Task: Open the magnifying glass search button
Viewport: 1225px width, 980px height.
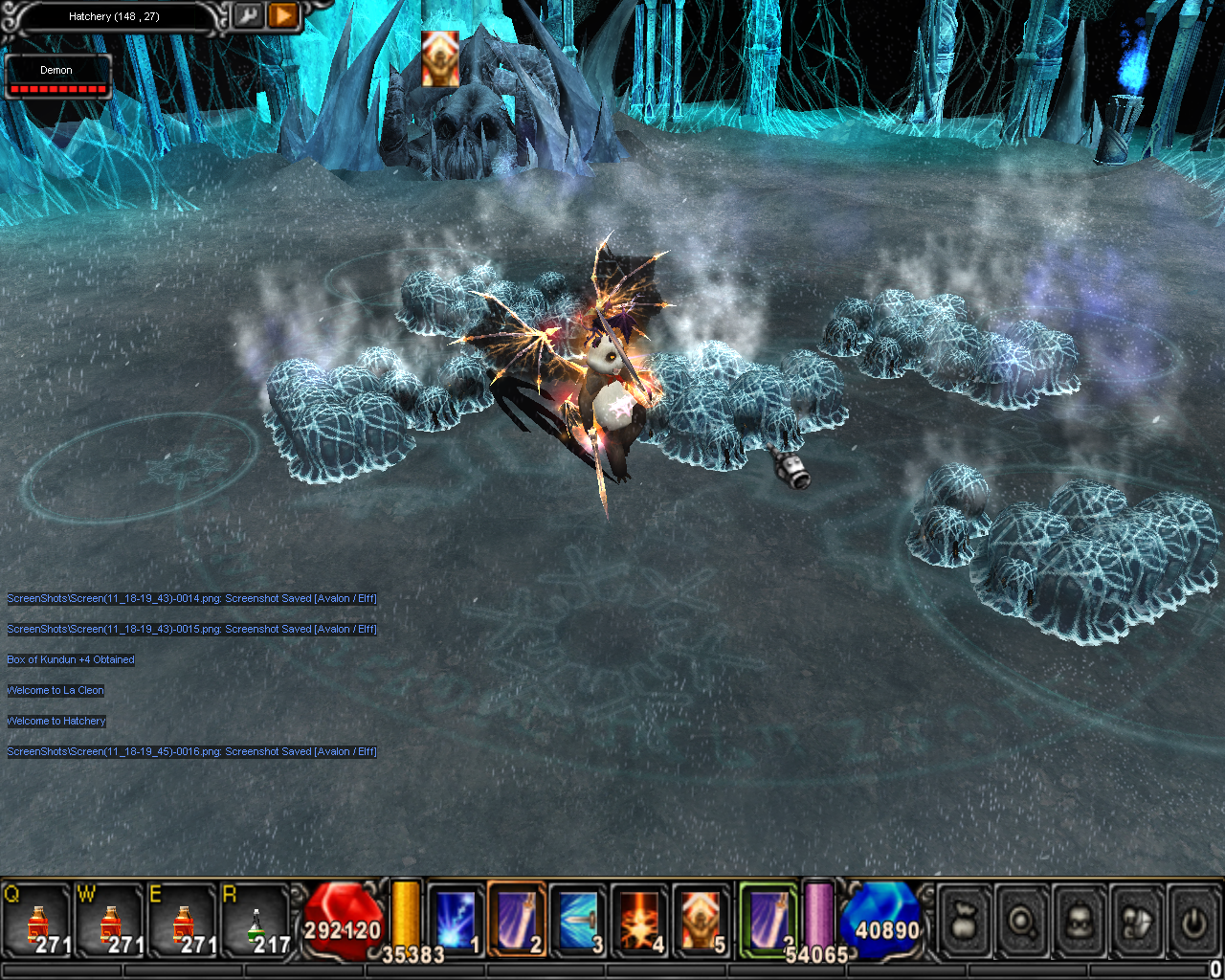Action: click(1022, 922)
